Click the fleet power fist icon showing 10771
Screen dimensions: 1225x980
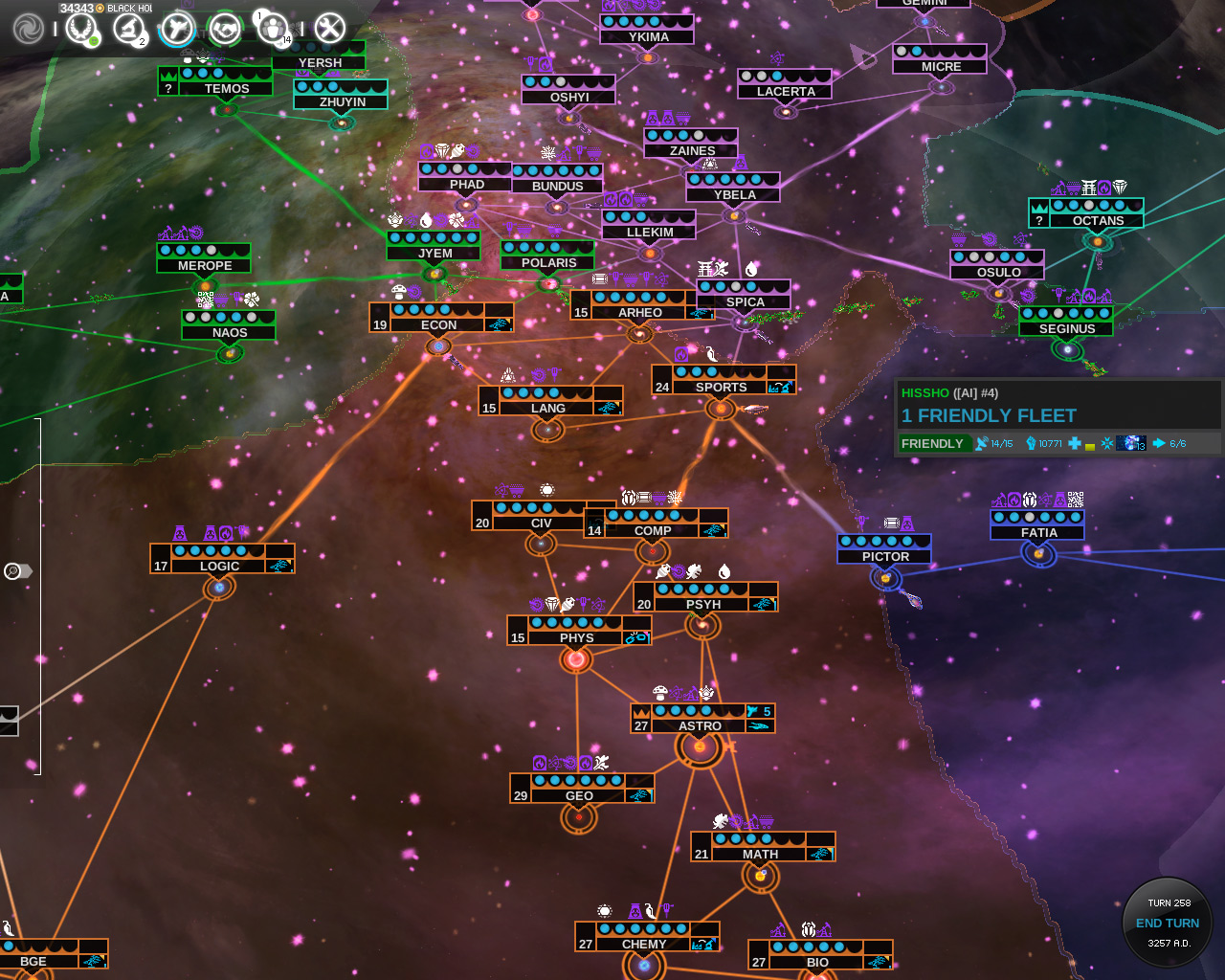pyautogui.click(x=1031, y=443)
